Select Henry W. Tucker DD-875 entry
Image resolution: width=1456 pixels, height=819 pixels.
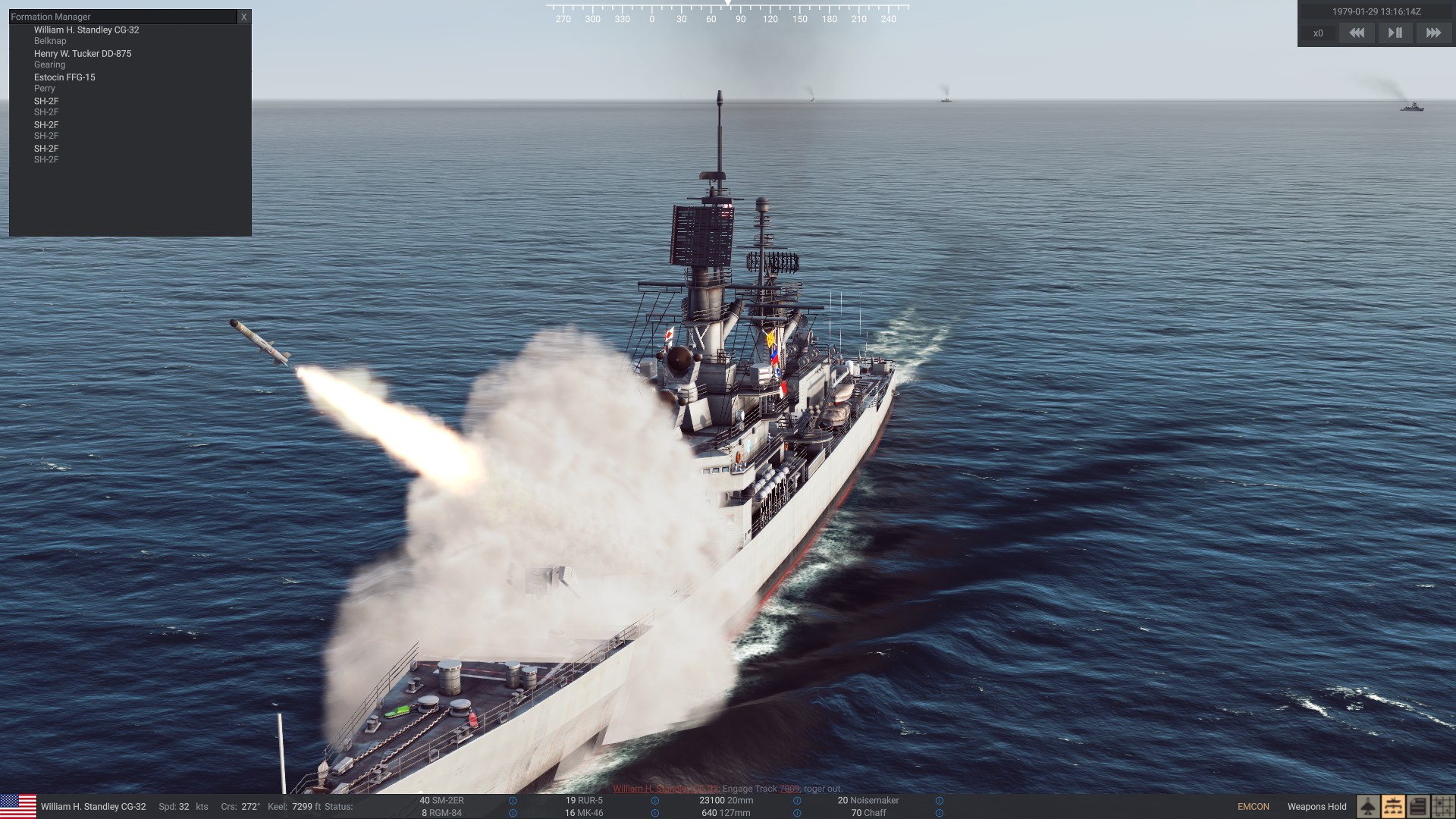tap(83, 54)
